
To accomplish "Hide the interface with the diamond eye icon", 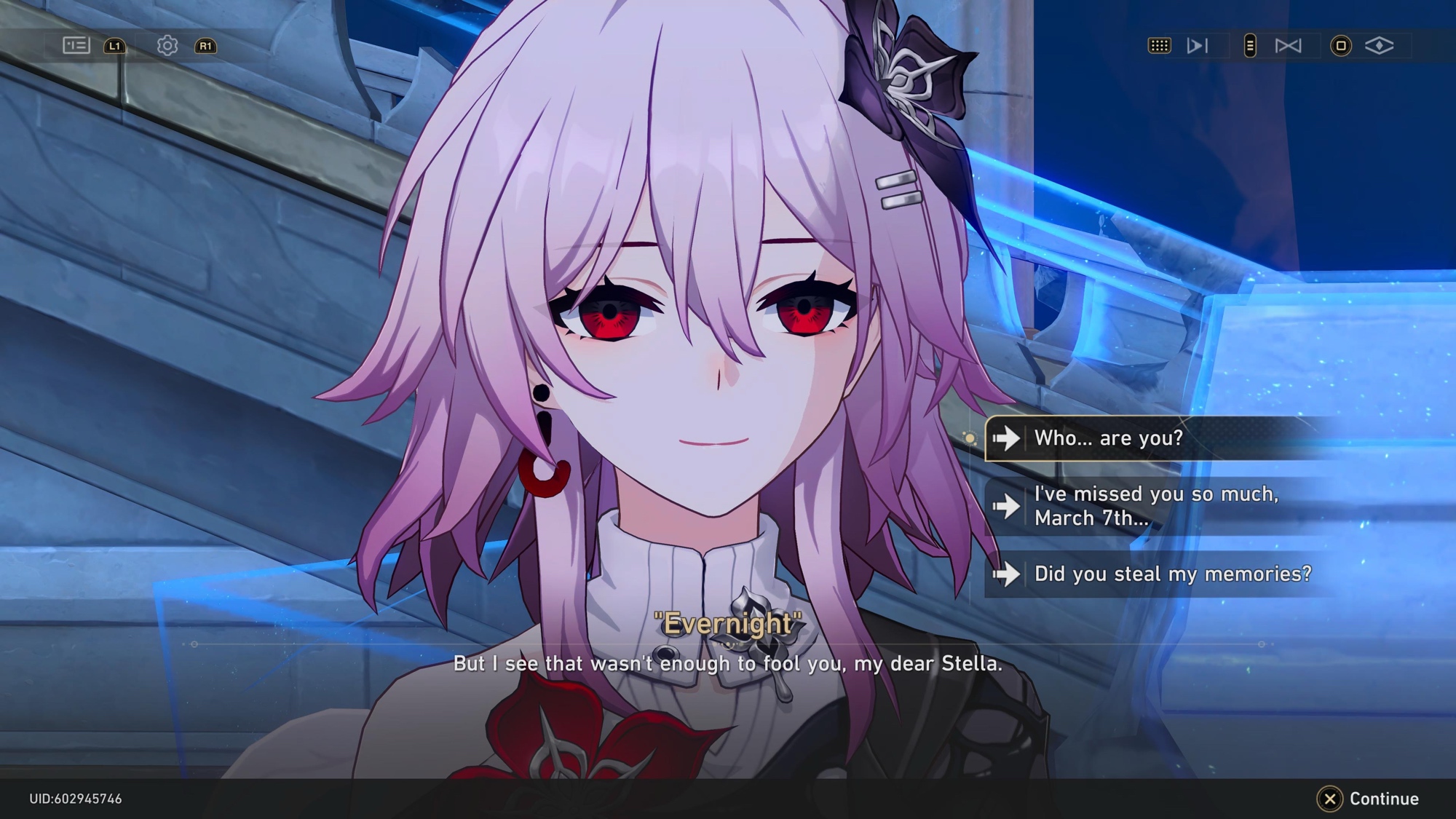I will click(1379, 46).
